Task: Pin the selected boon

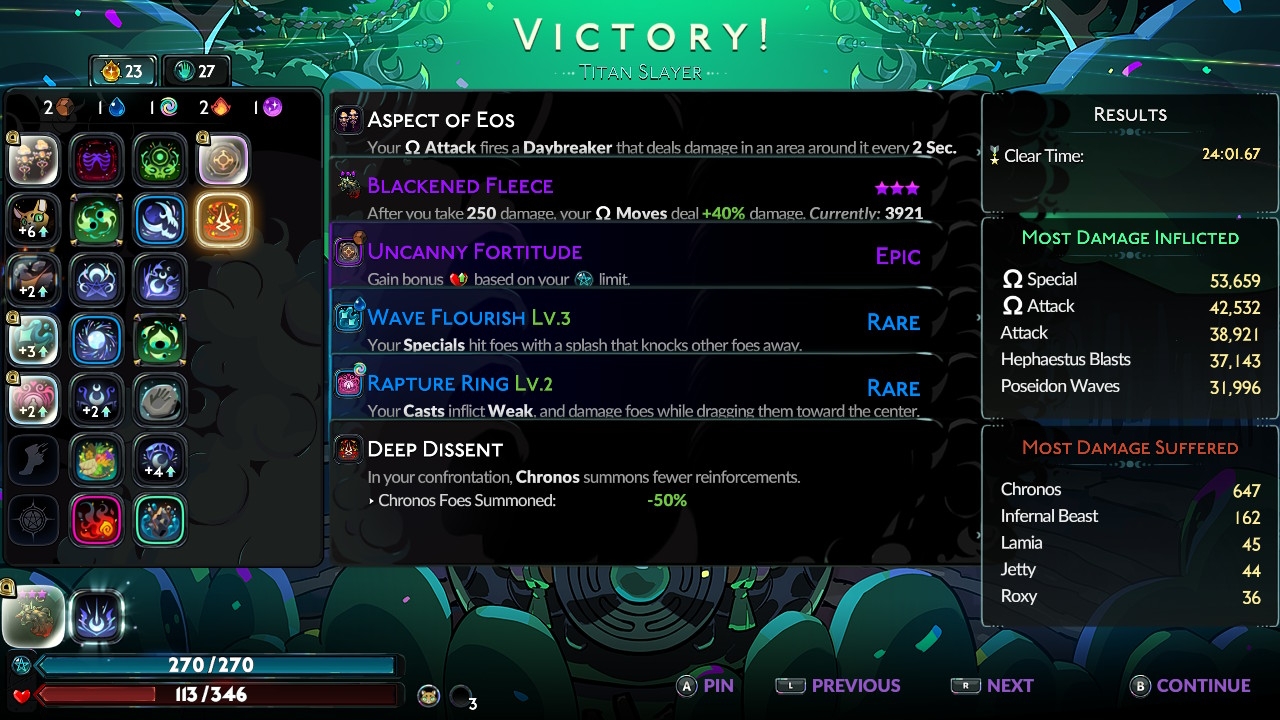Action: coord(706,686)
